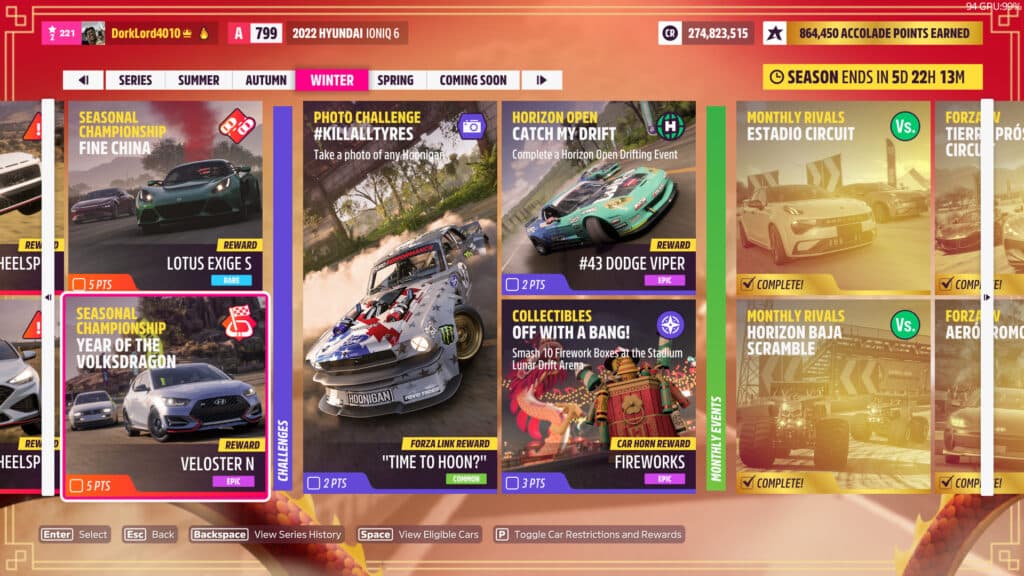1024x576 pixels.
Task: Choose the Winter season tab
Action: click(x=331, y=80)
